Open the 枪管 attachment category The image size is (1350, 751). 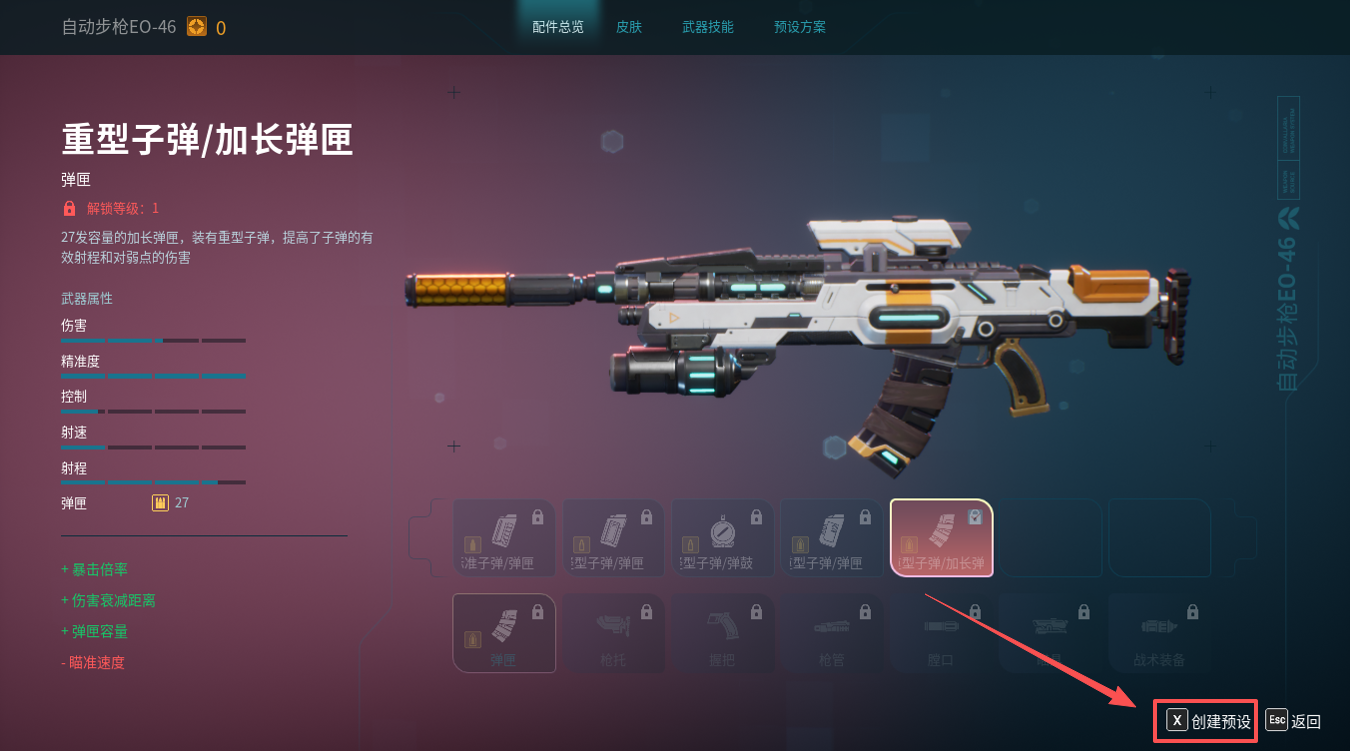click(832, 633)
